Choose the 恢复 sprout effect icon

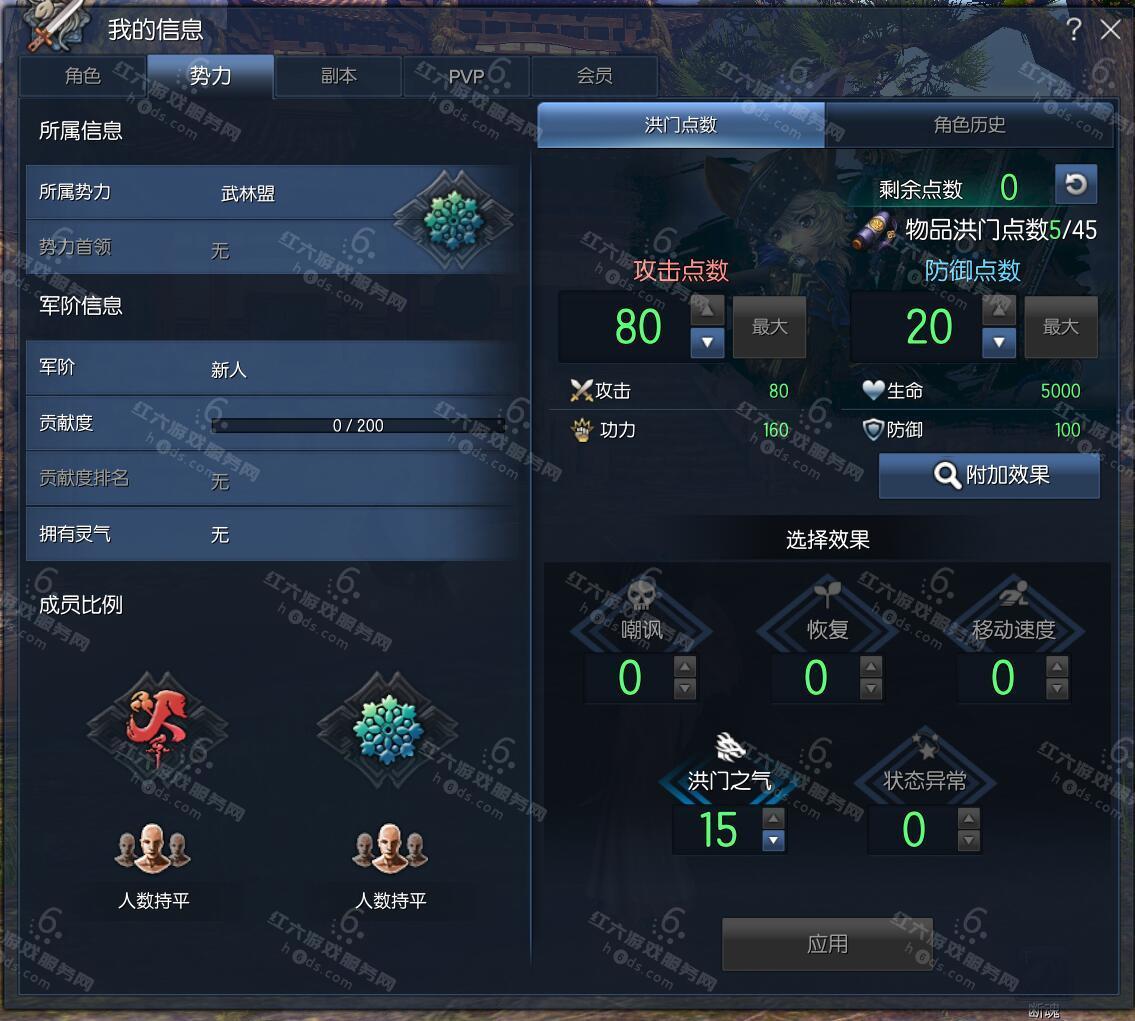(827, 598)
